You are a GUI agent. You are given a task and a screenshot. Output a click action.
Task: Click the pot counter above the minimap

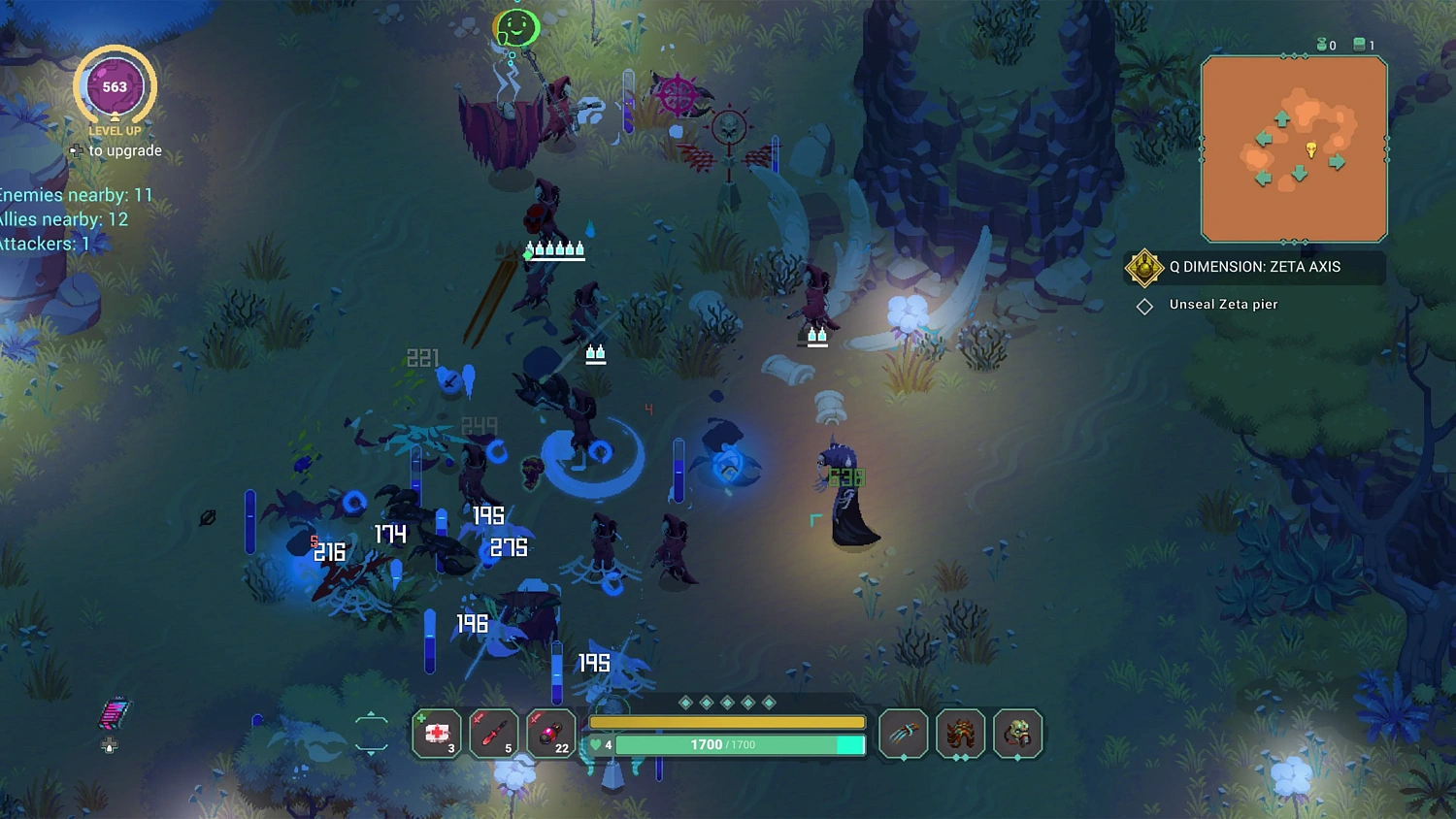pos(1325,45)
